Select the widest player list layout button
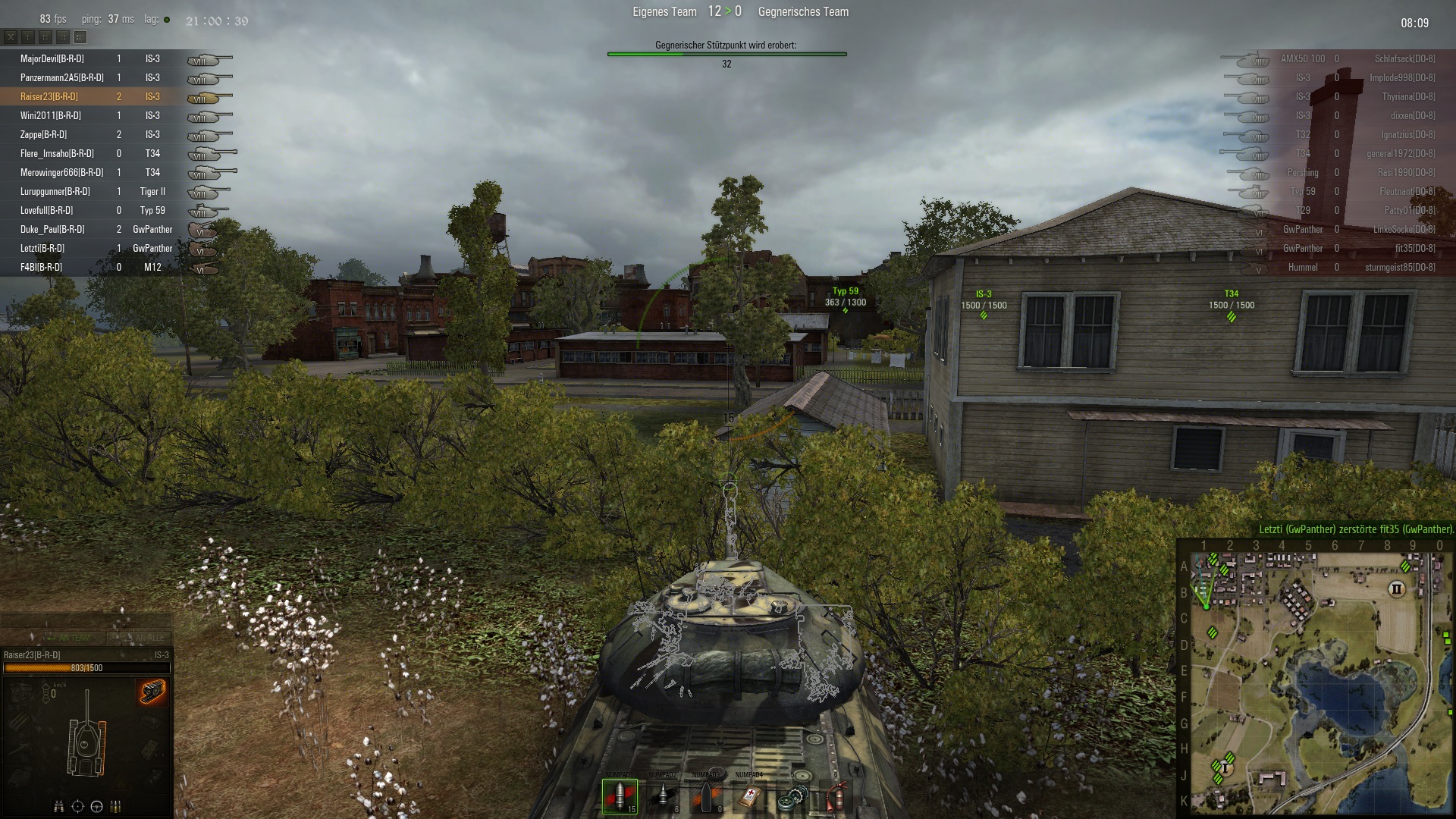The image size is (1456, 819). 80,36
